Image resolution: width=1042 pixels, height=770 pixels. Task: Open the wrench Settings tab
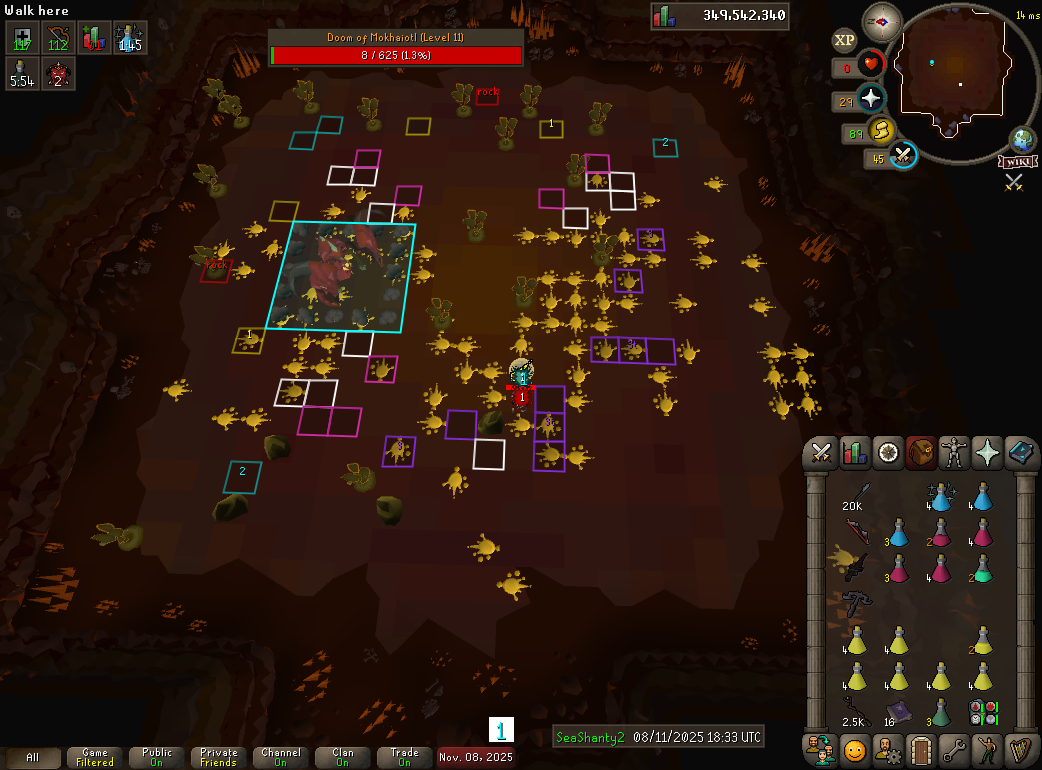tap(954, 748)
